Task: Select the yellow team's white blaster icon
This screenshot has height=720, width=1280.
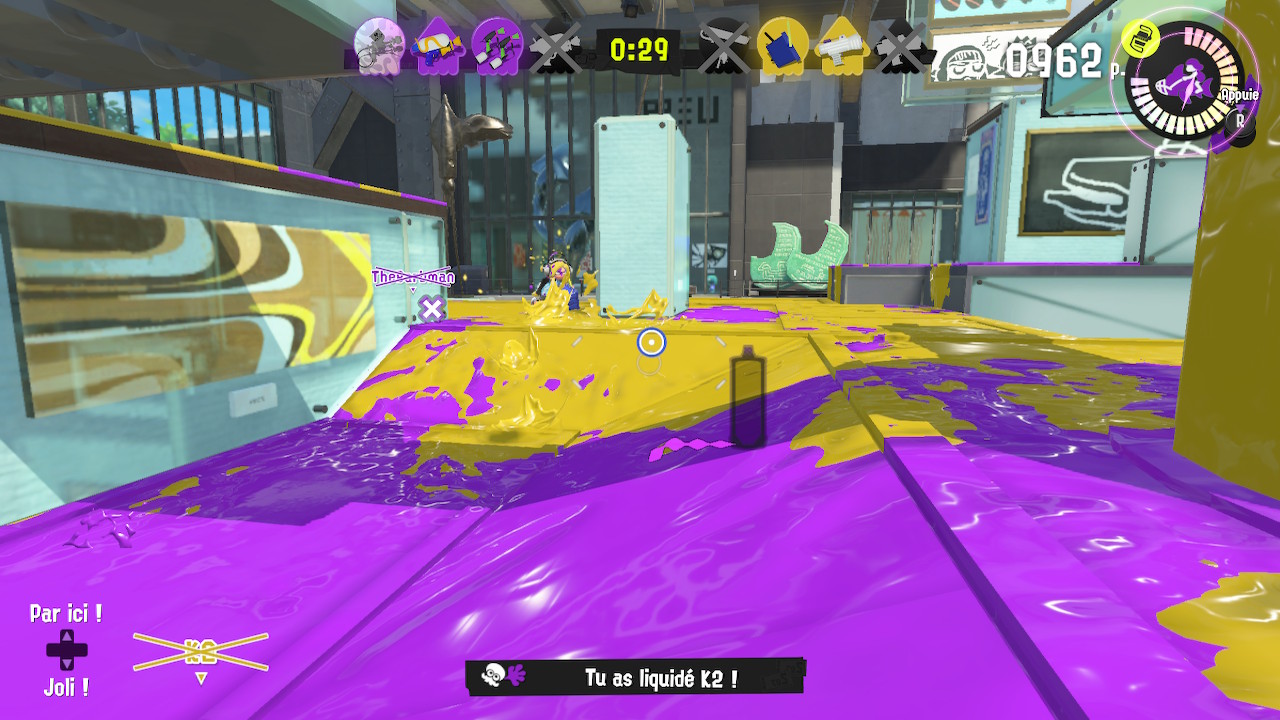Action: pyautogui.click(x=841, y=46)
